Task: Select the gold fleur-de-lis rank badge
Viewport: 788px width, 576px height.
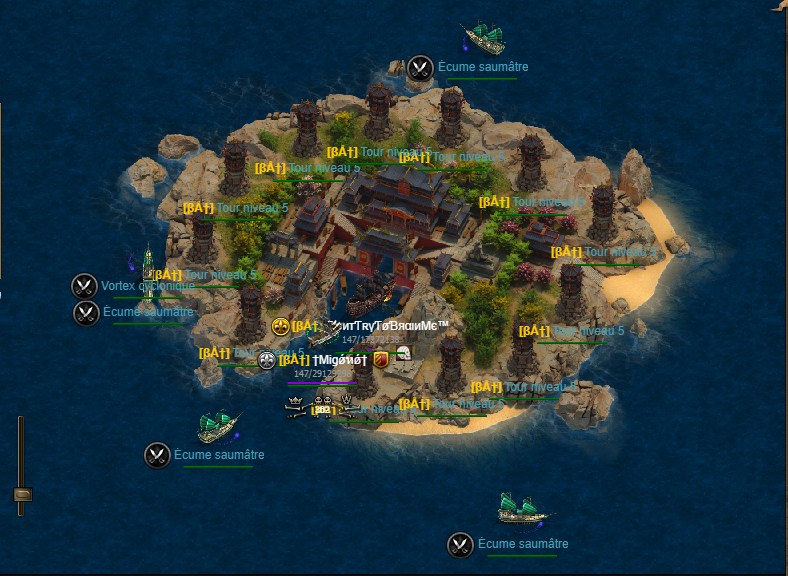Action: (280, 327)
